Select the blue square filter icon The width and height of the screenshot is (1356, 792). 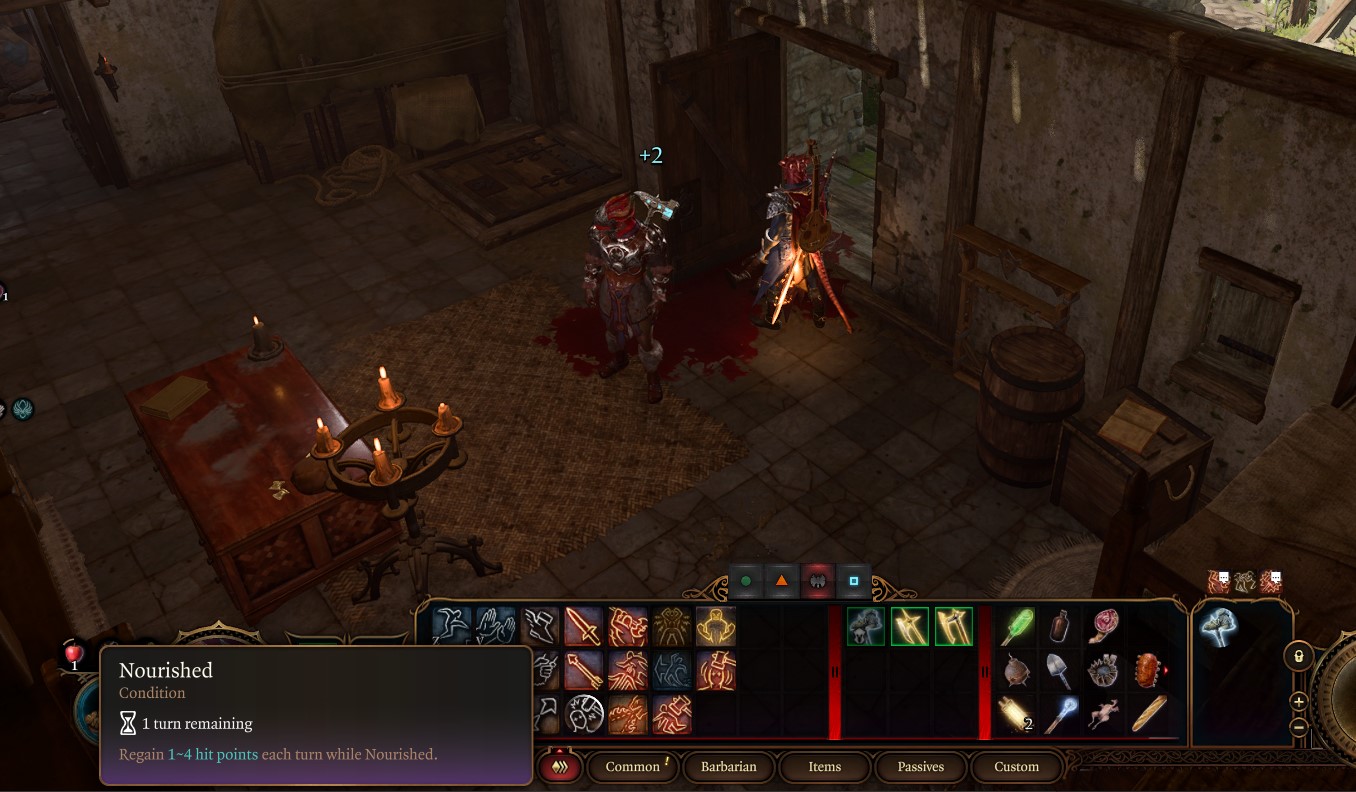click(x=853, y=581)
